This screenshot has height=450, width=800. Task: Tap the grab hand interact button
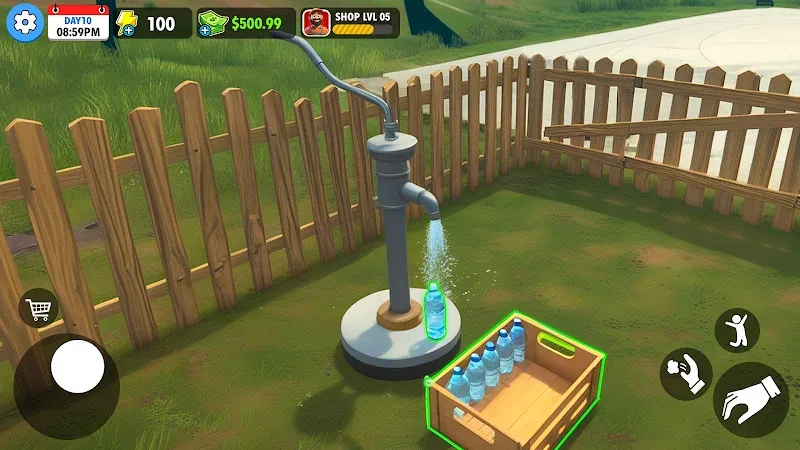tap(750, 399)
